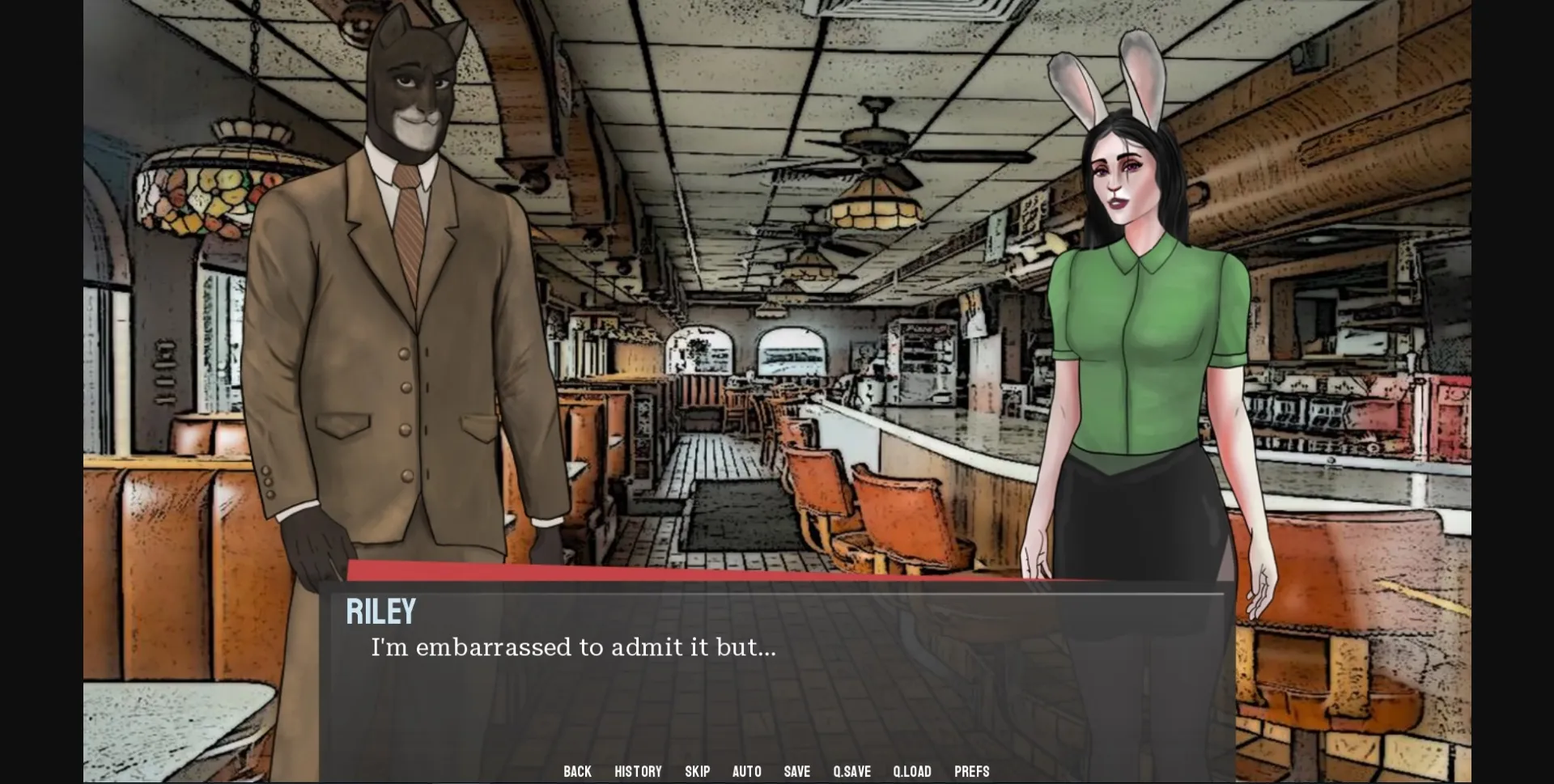
Task: Open the PREFS settings menu
Action: coord(971,771)
